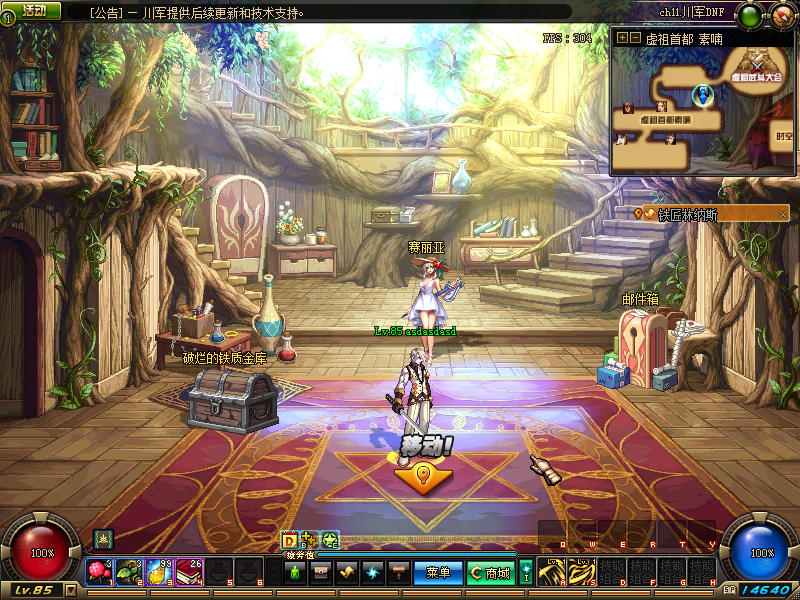This screenshot has height=600, width=800.
Task: Open the 菜单 menu button
Action: click(x=438, y=573)
